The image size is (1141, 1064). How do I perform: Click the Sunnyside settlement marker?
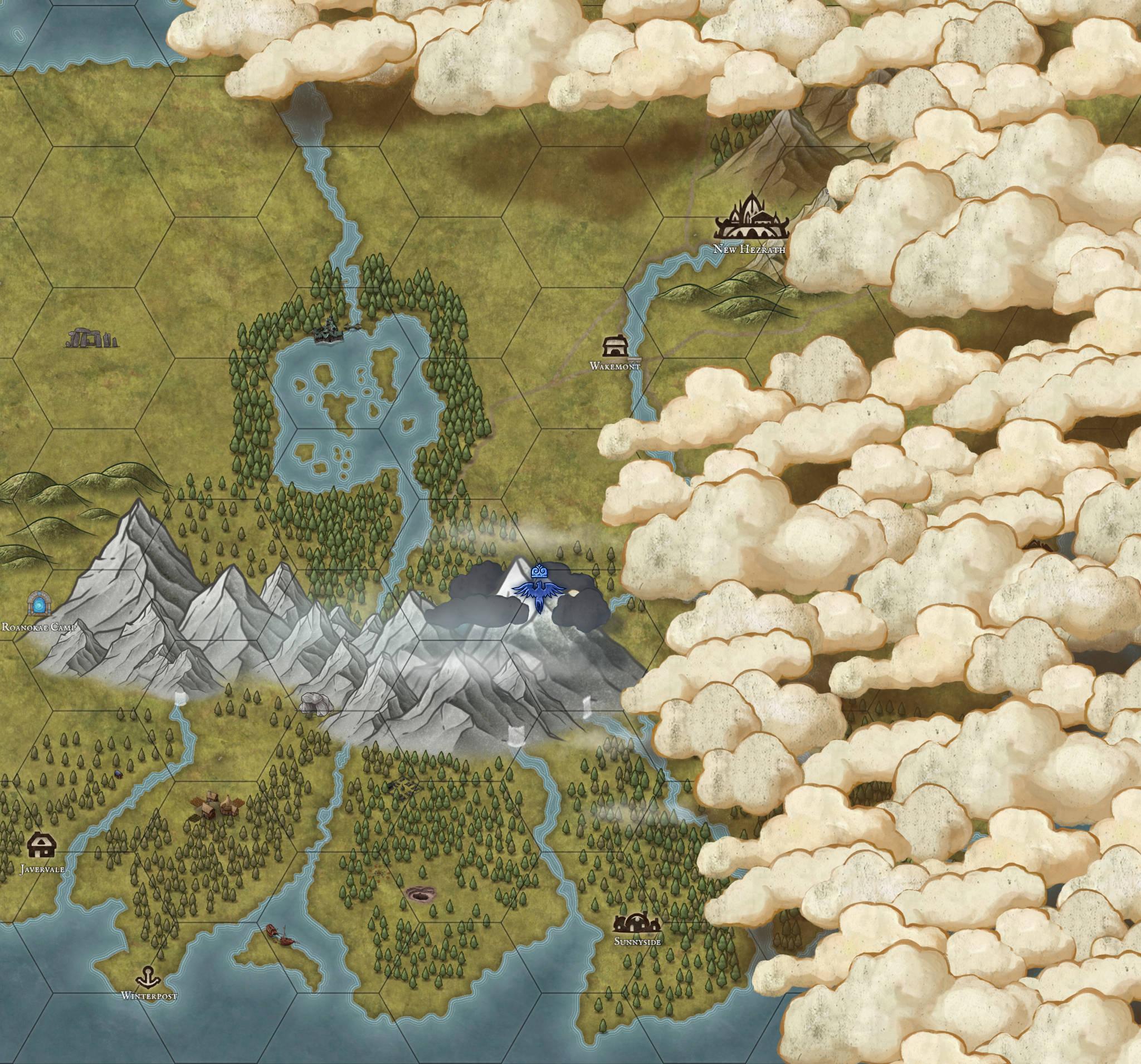[636, 923]
